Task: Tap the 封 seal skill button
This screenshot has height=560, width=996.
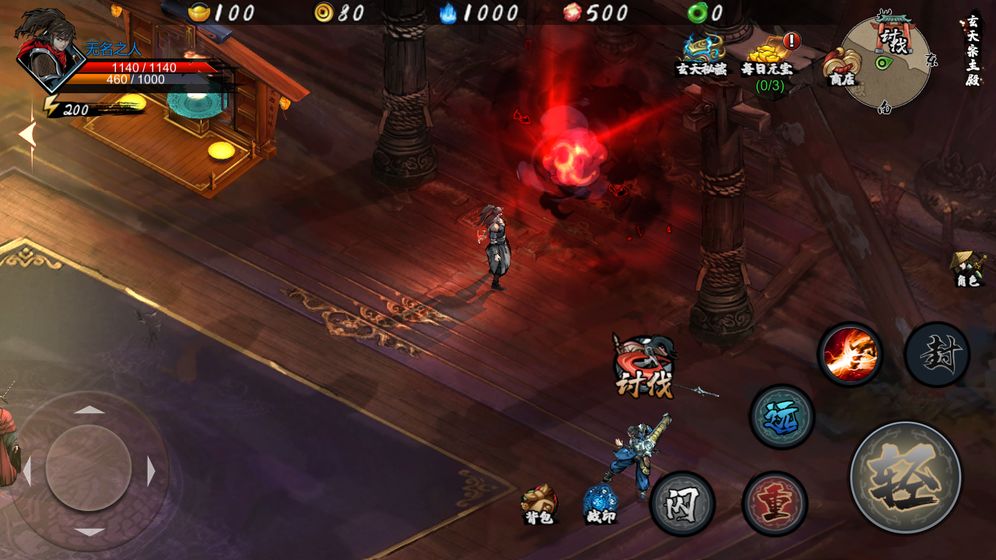Action: tap(936, 354)
